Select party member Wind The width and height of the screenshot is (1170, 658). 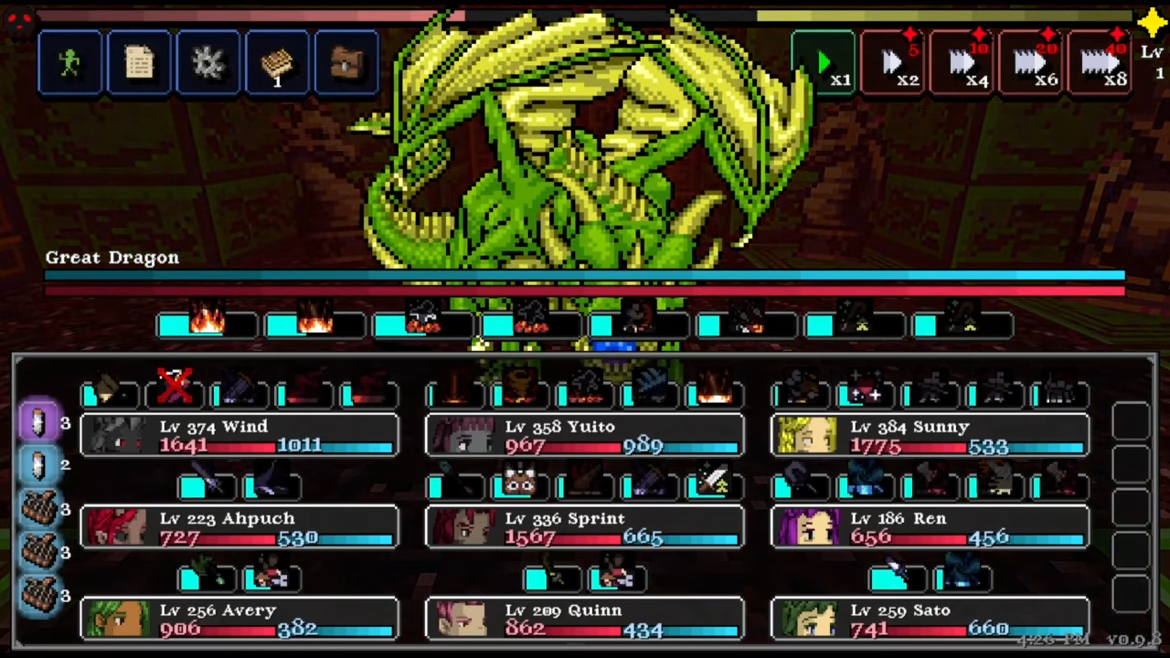coord(239,435)
